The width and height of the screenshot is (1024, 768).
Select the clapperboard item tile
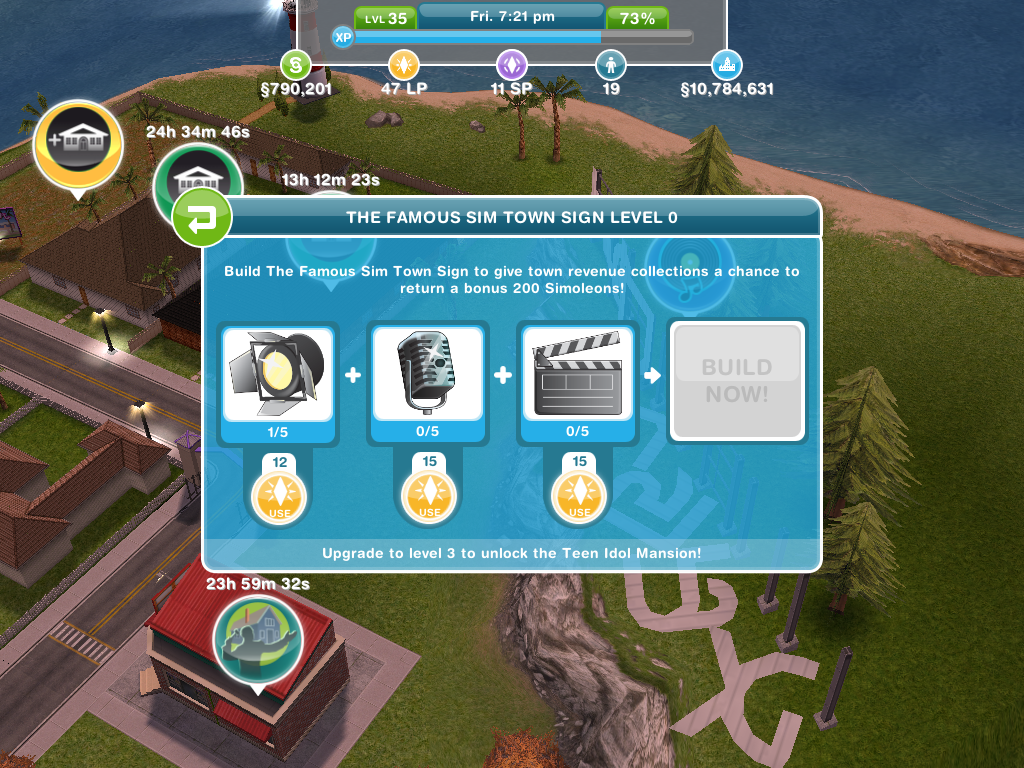click(578, 373)
